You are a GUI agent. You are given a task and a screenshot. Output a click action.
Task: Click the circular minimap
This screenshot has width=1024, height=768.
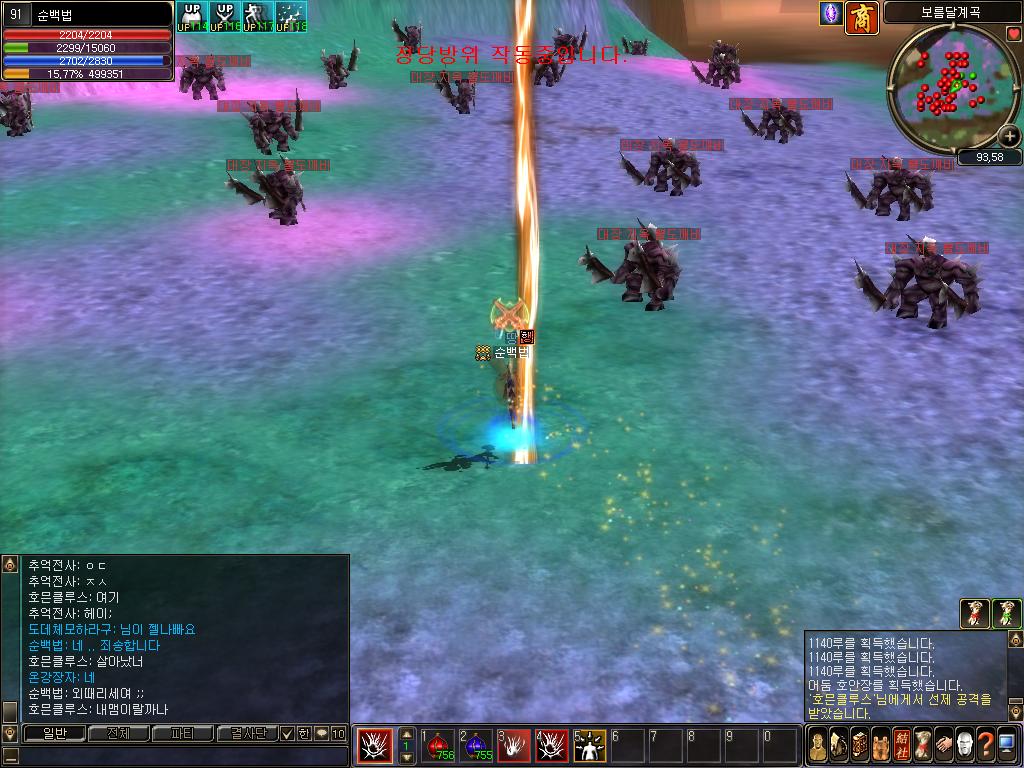point(952,85)
